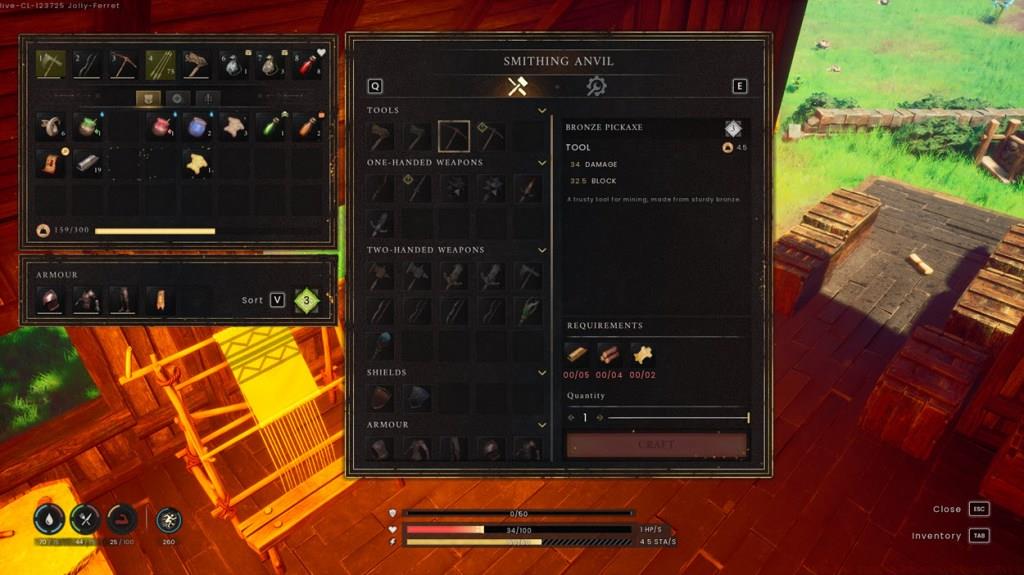Viewport: 1024px width, 575px height.
Task: Select the yellow hide in inventory
Action: tap(197, 163)
